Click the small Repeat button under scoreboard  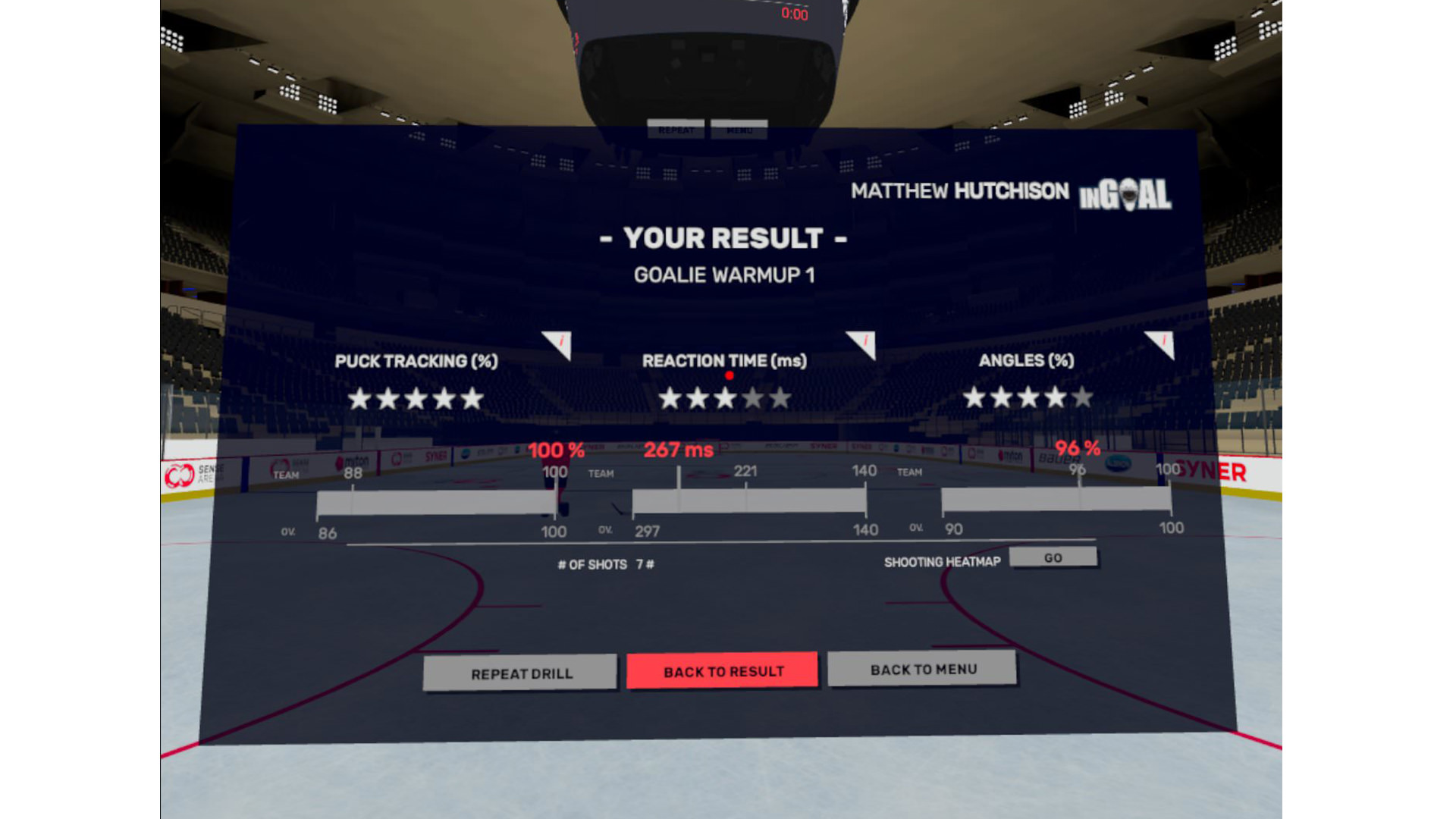[676, 130]
